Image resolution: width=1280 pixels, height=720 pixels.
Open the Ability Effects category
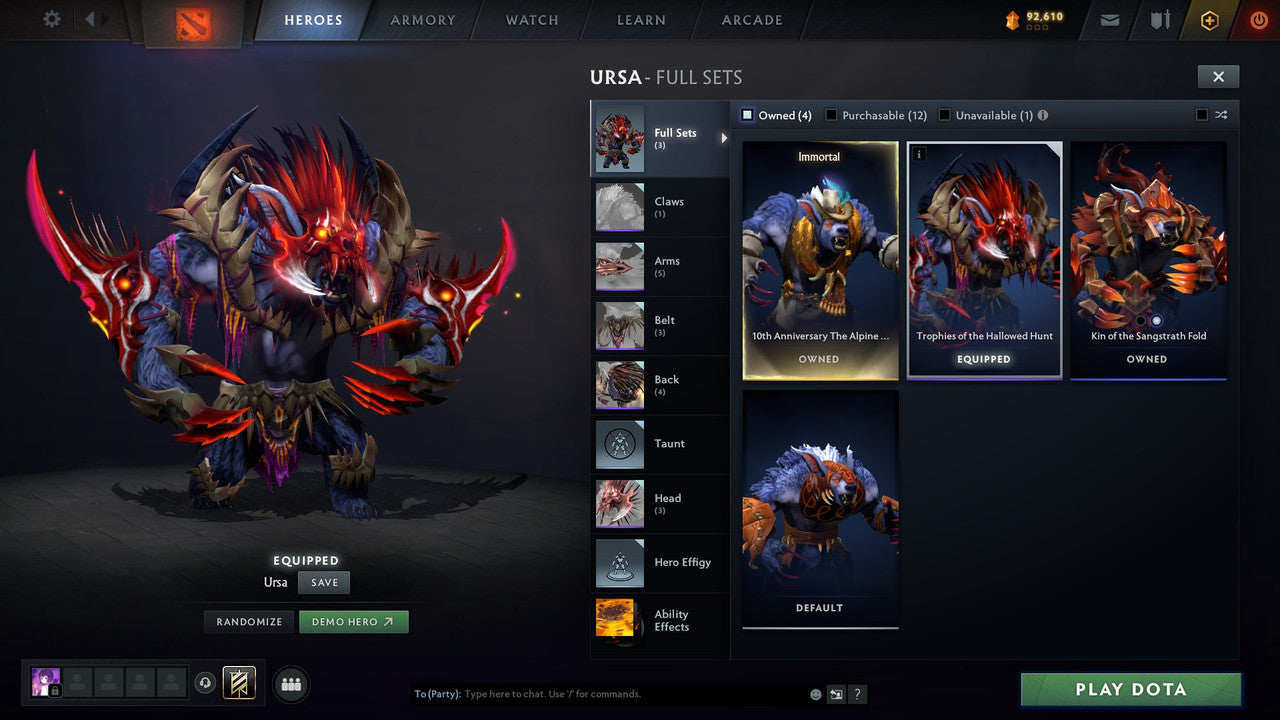click(660, 620)
